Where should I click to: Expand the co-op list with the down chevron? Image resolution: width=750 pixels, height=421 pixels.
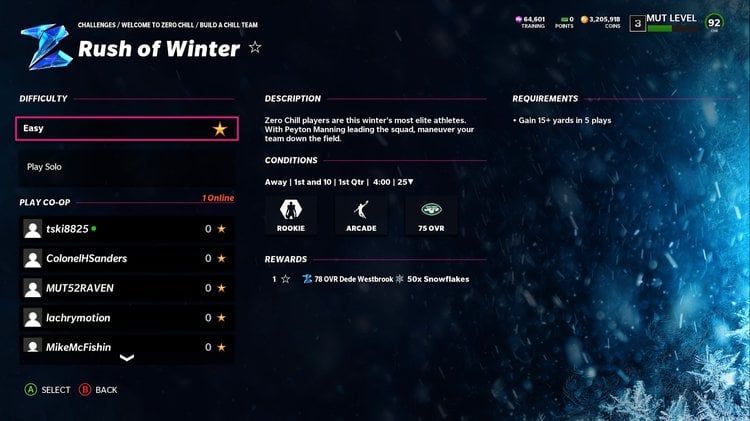tap(127, 357)
